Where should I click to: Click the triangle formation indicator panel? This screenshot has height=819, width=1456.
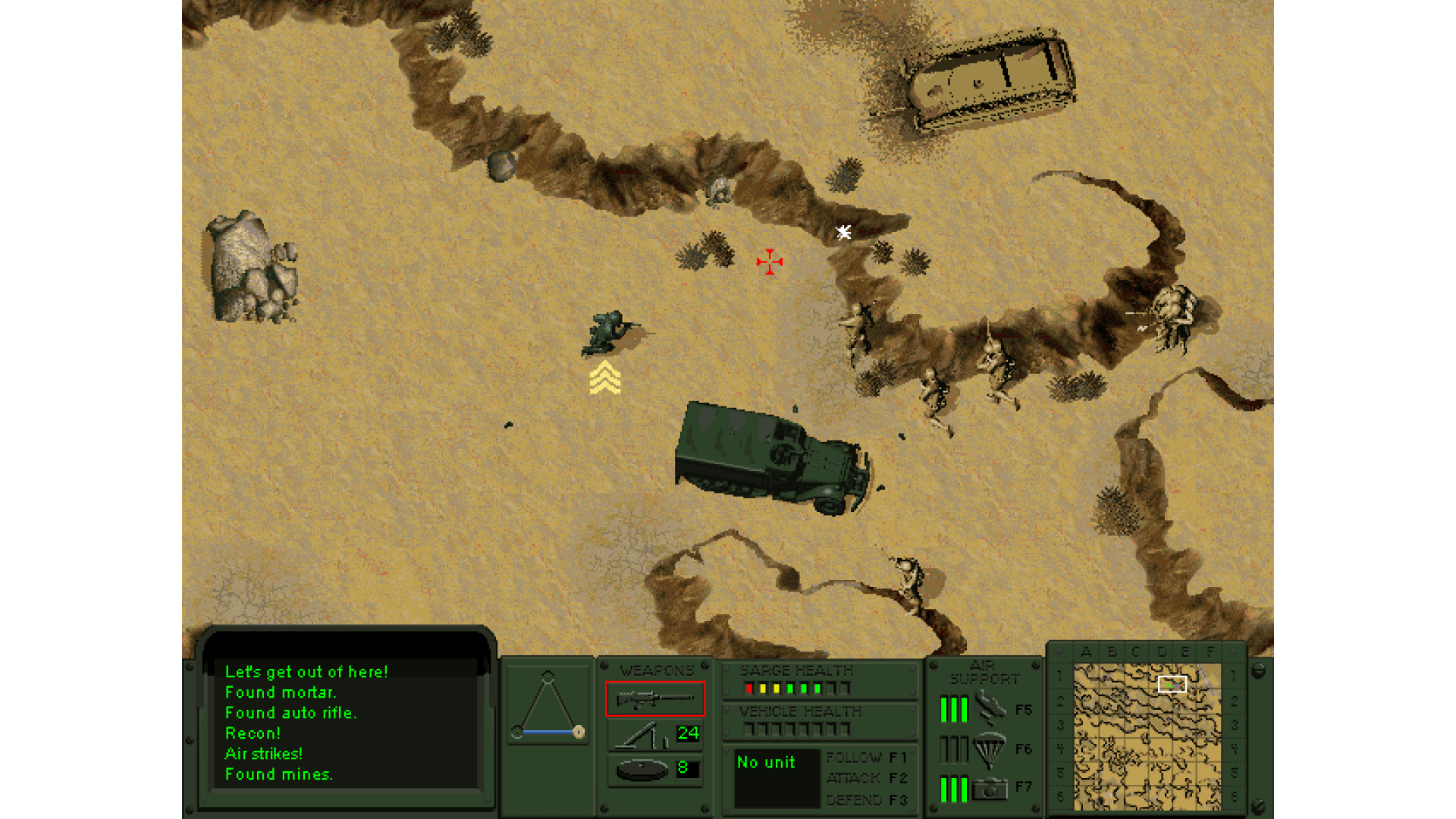pos(548,705)
